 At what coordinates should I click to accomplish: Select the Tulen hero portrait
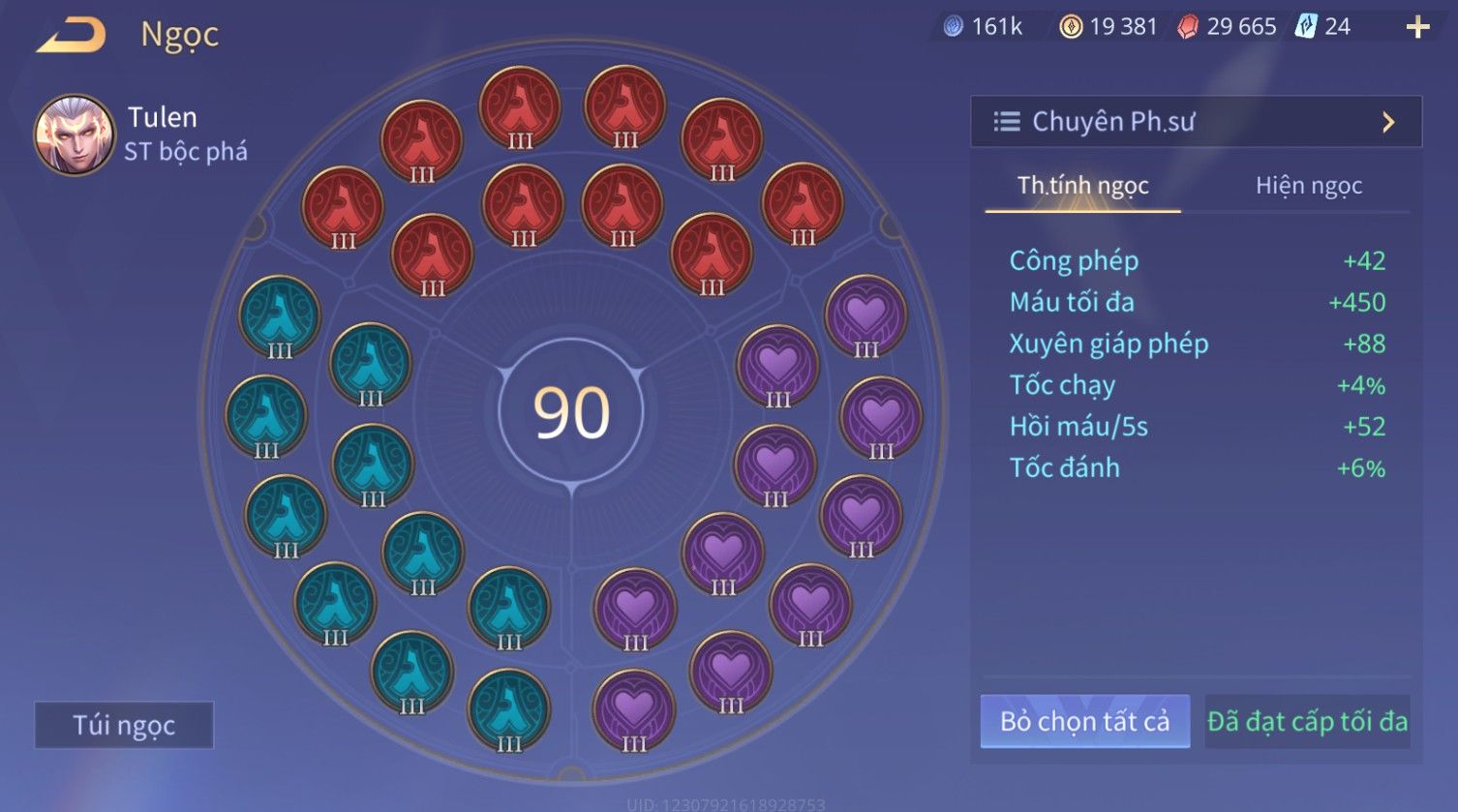(x=74, y=135)
